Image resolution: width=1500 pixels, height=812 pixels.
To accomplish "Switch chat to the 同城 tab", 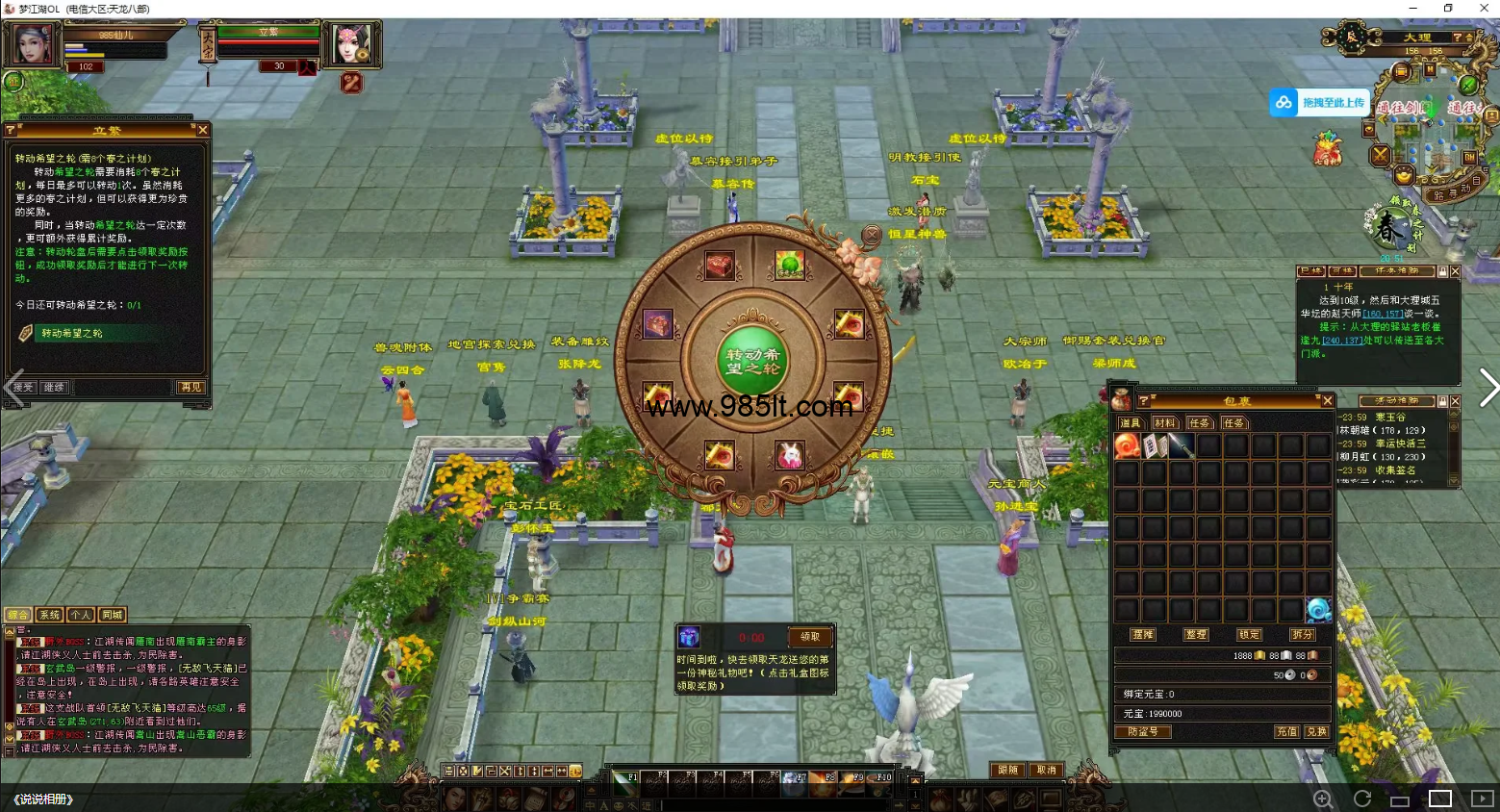I will 113,615.
